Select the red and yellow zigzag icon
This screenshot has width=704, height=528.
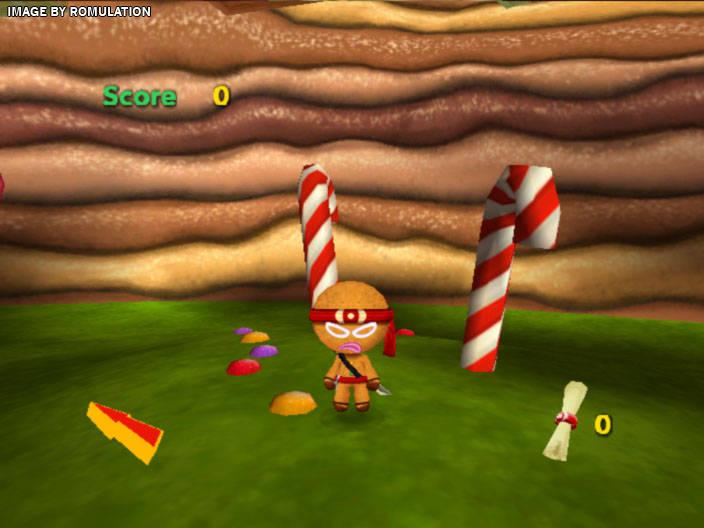[x=125, y=431]
